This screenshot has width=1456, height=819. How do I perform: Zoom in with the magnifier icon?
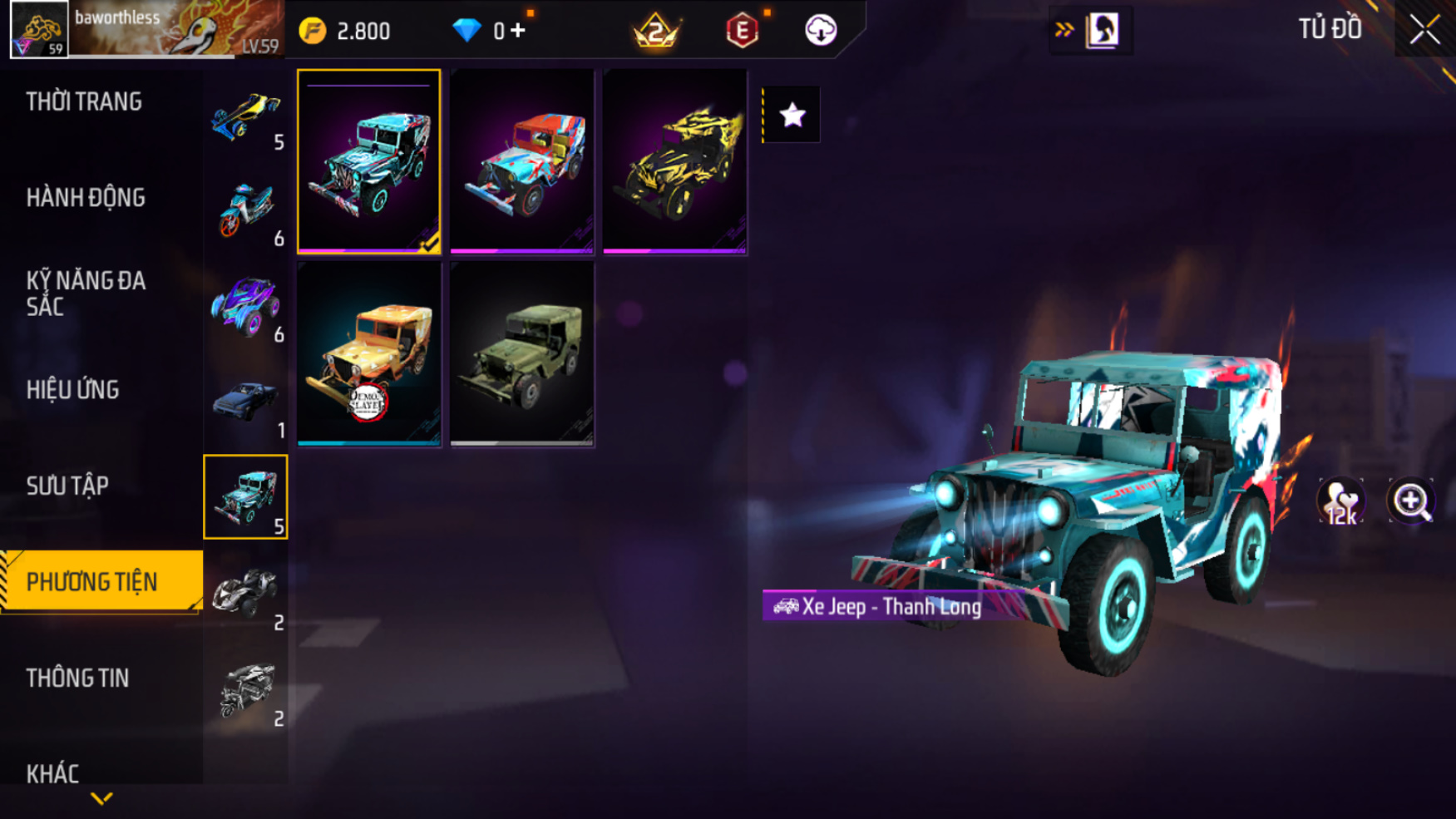tap(1411, 501)
